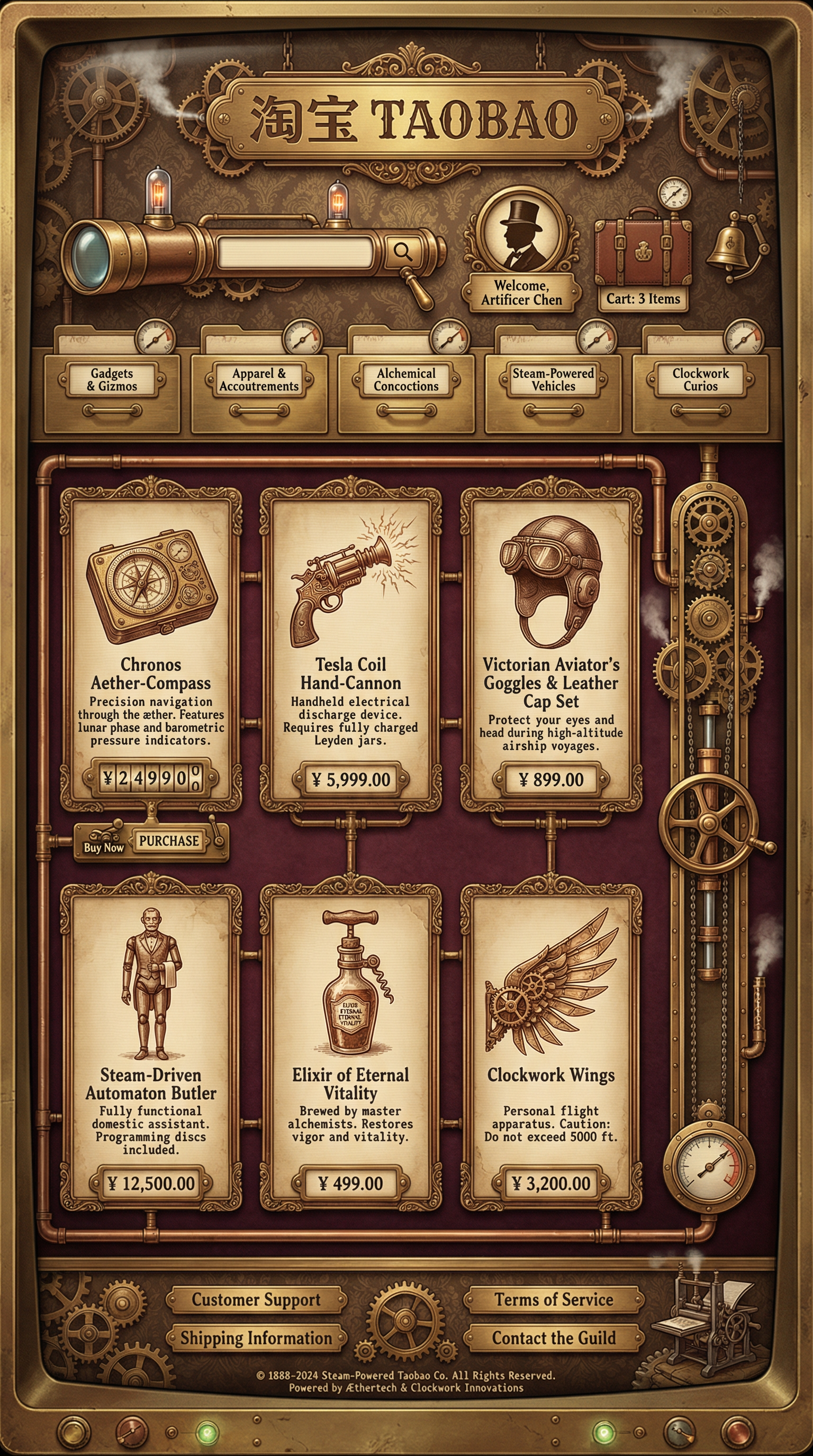The height and width of the screenshot is (1456, 813).
Task: Open the Customer Support link
Action: [x=256, y=1300]
